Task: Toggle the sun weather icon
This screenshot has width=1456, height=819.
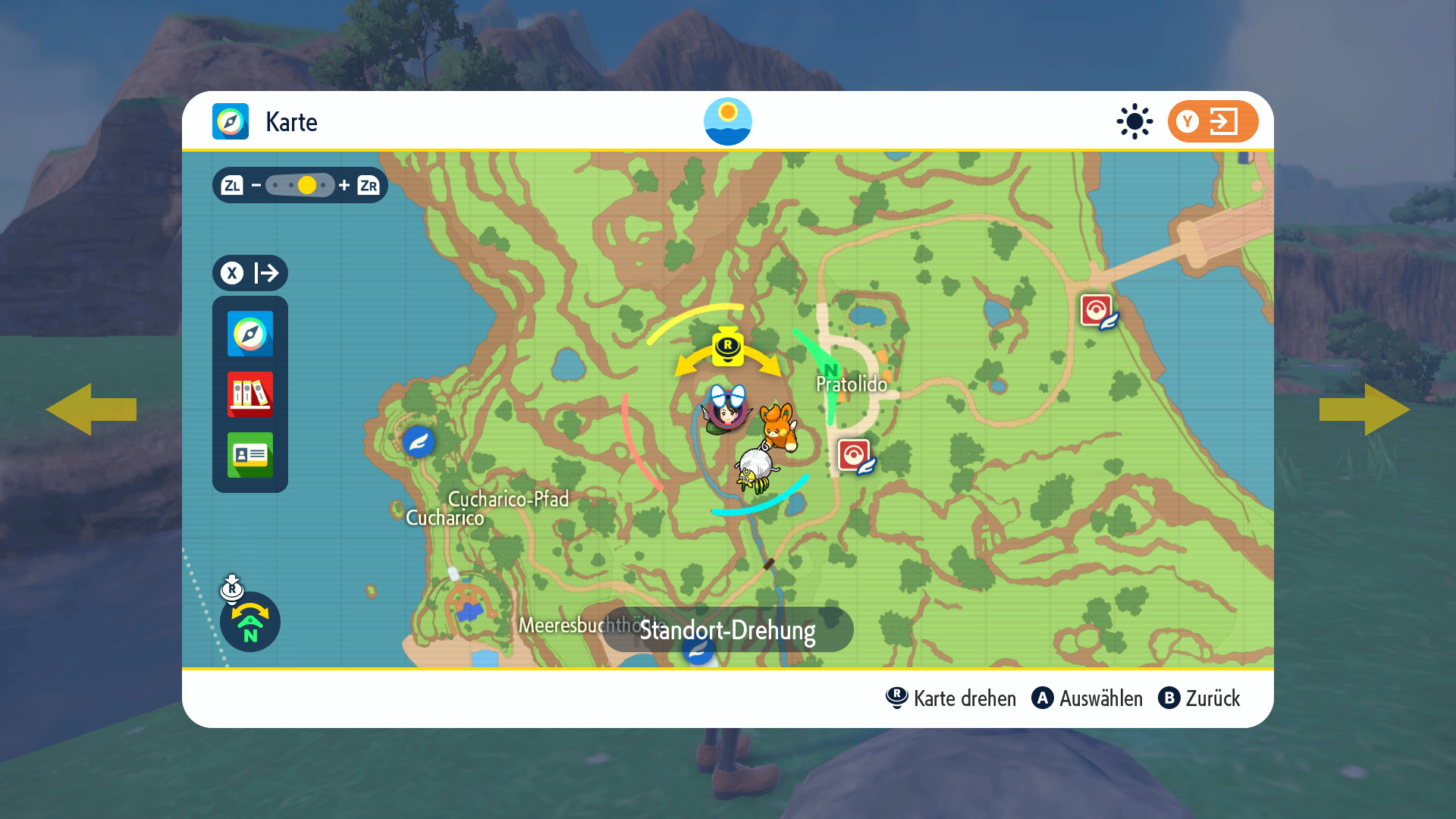Action: click(1134, 121)
